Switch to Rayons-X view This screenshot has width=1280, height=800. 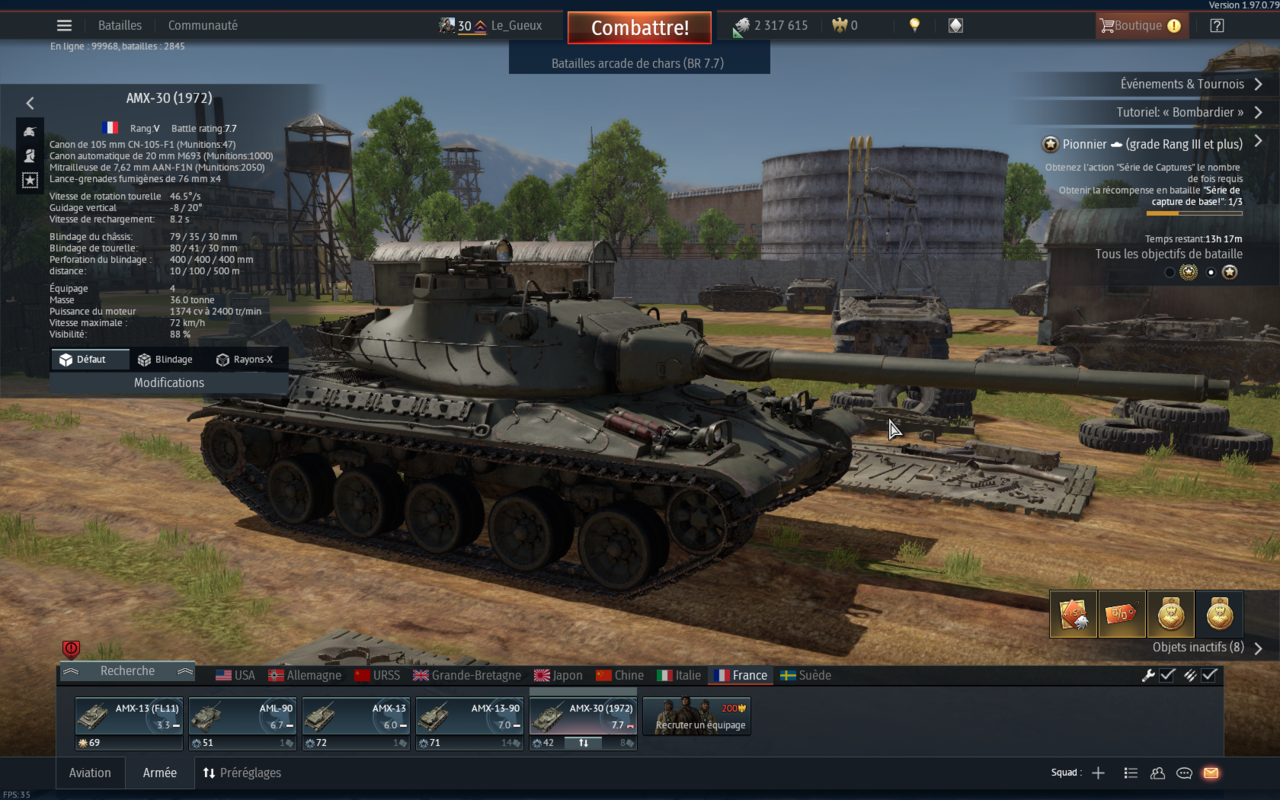pos(244,360)
